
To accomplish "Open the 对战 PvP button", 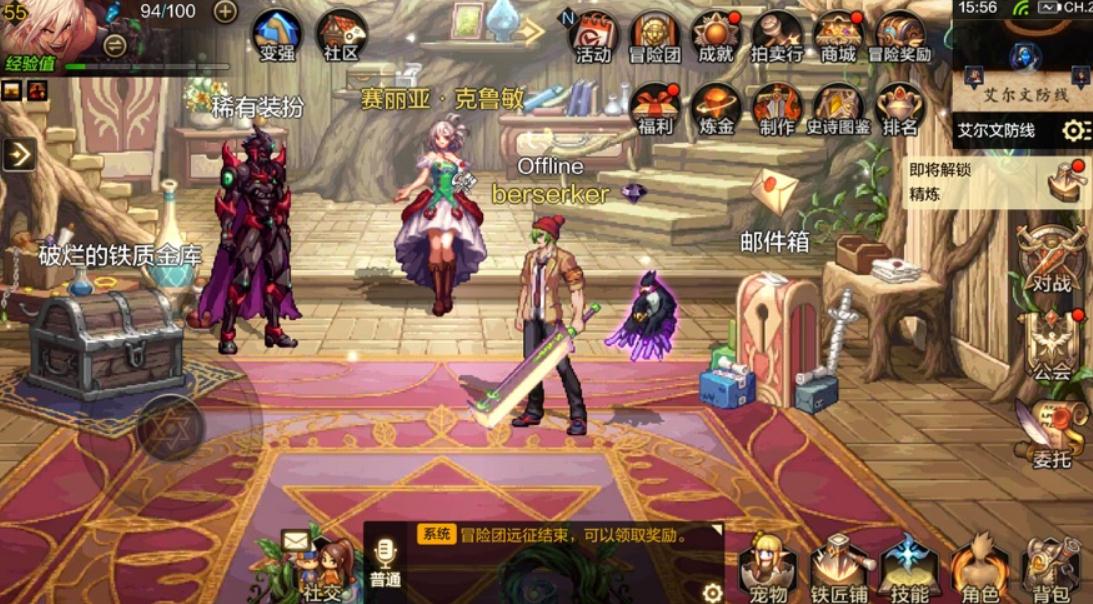I will pyautogui.click(x=1052, y=260).
